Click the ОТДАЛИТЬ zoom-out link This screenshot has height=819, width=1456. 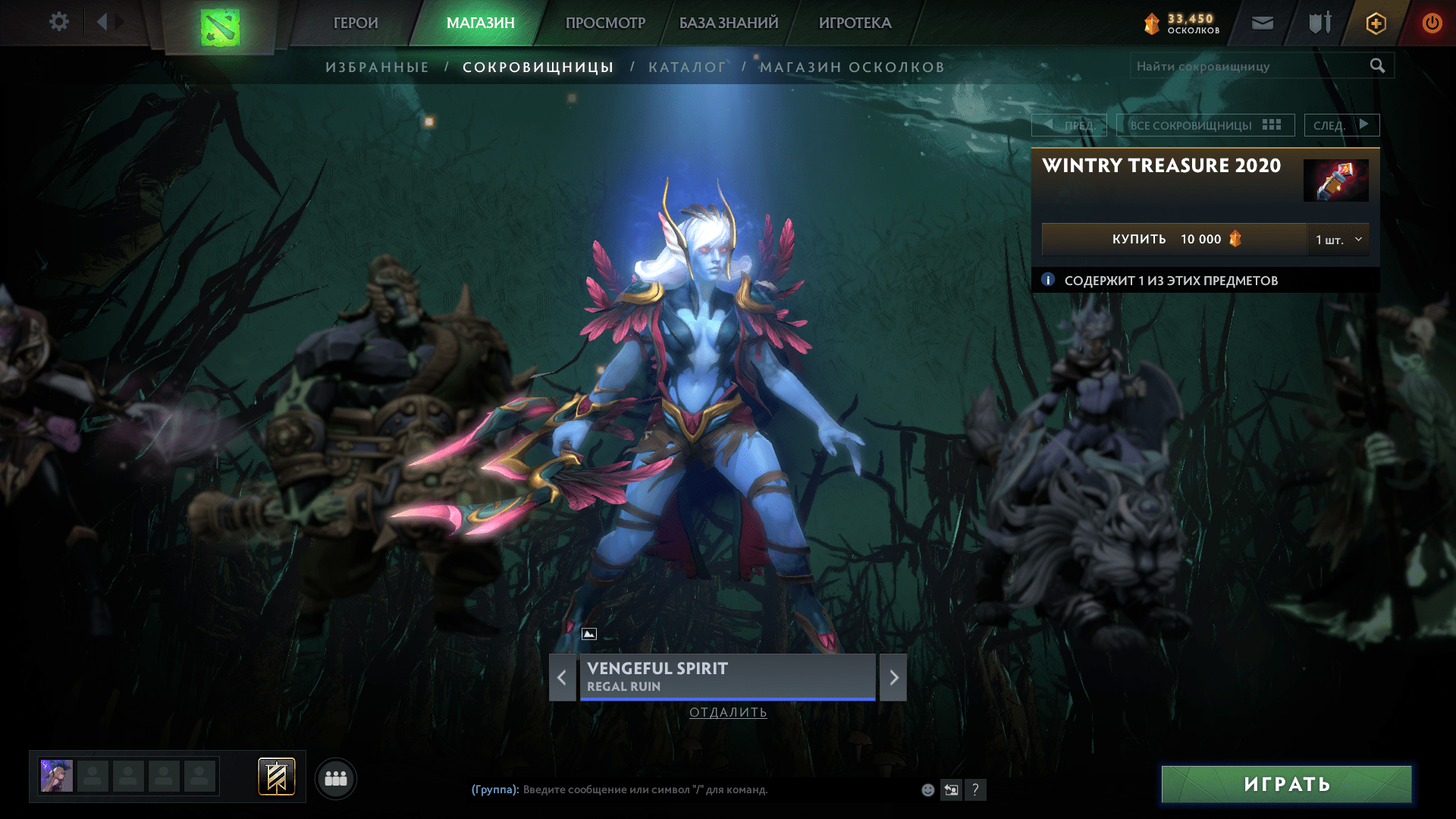[x=728, y=712]
